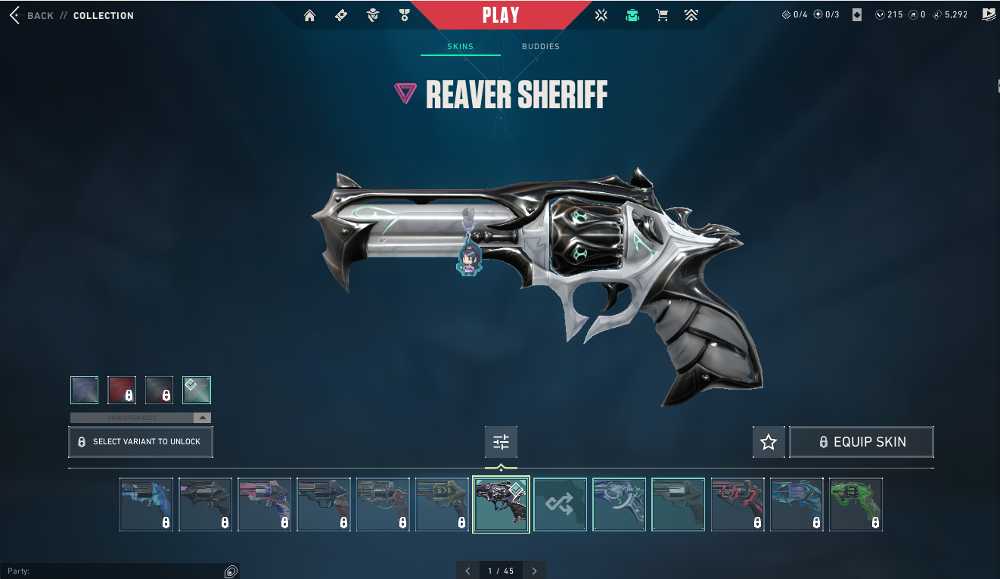Switch to the Buddies tab
Image resolution: width=1000 pixels, height=579 pixels.
540,47
